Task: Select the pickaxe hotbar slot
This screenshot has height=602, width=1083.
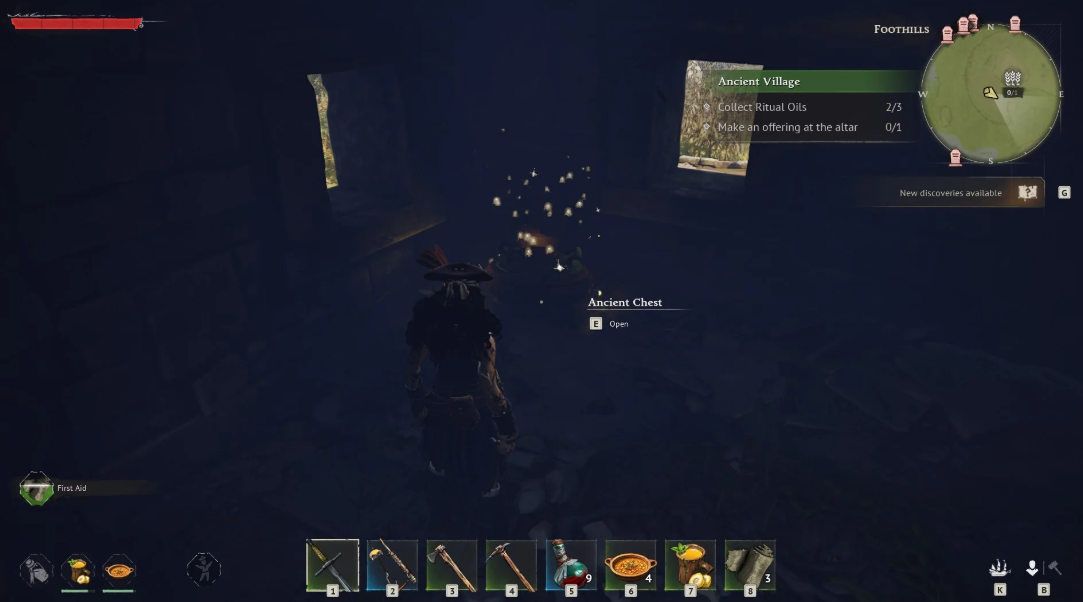Action: pyautogui.click(x=511, y=566)
